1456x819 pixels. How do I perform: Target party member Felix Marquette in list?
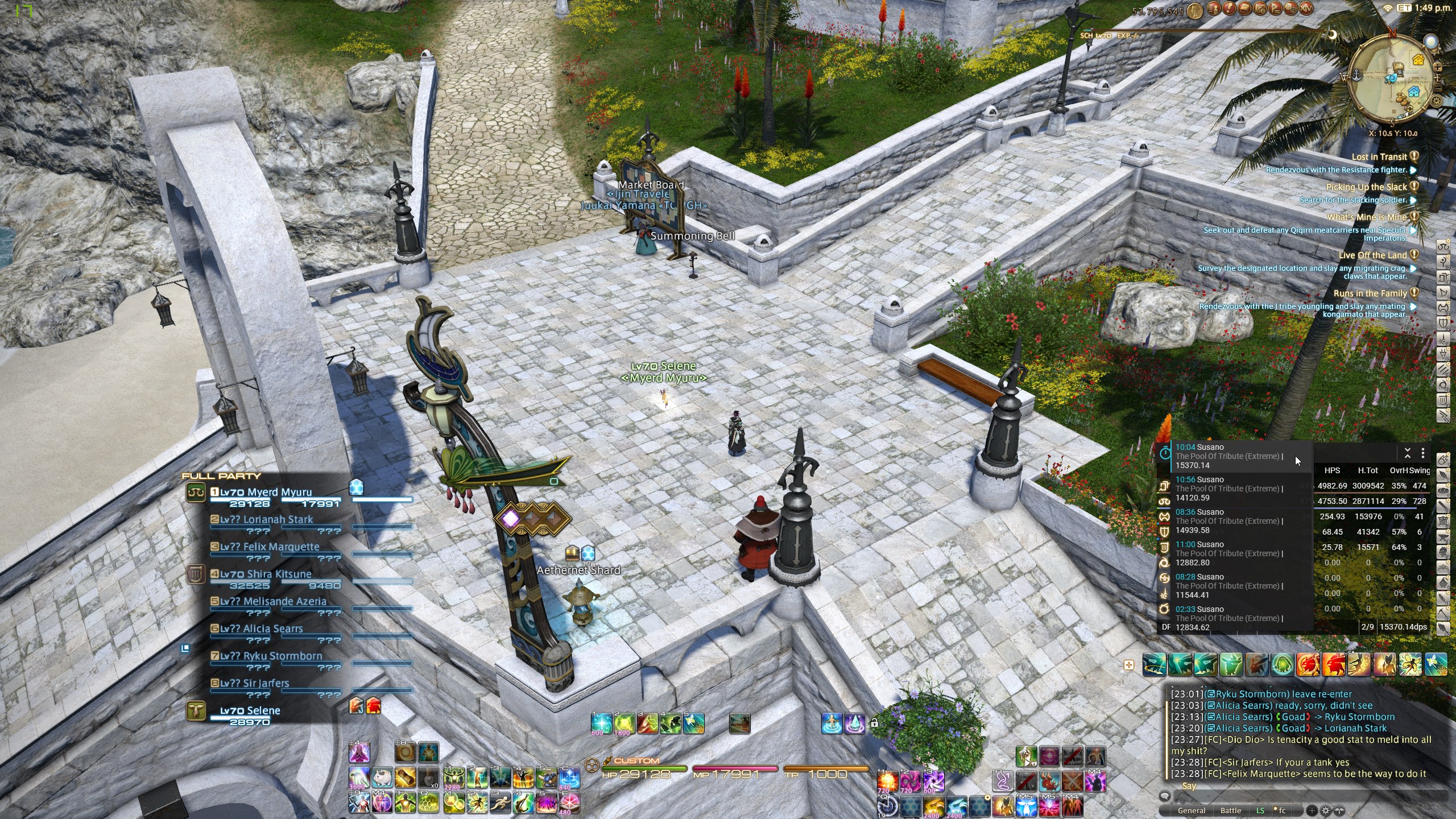[x=270, y=547]
